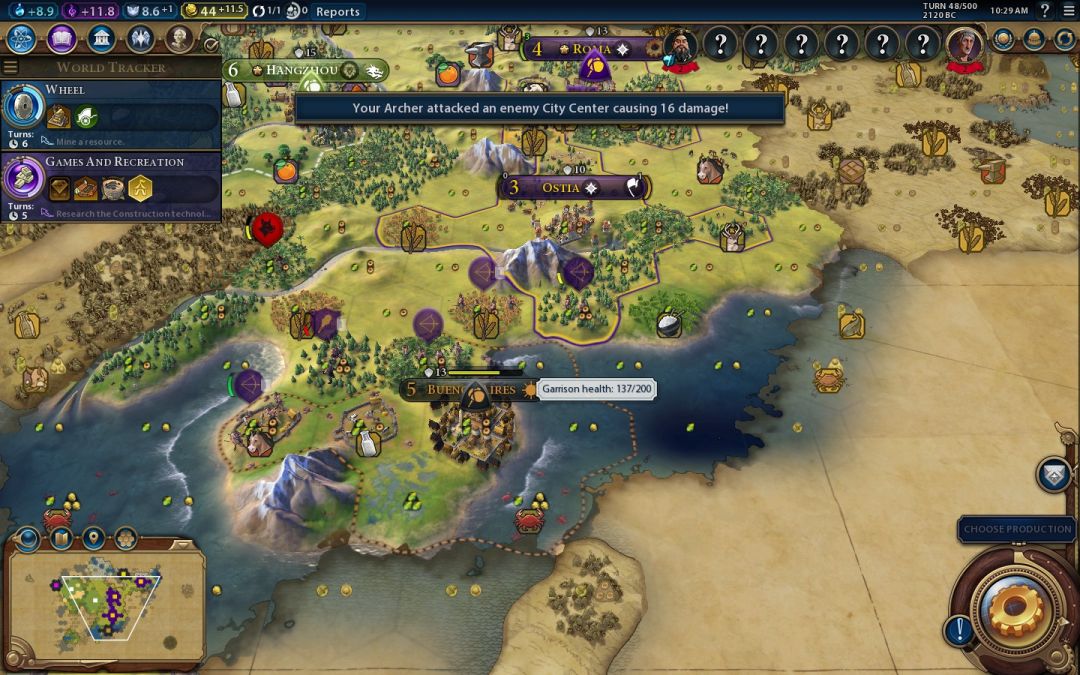Open the government screen with columned building icon
1080x675 pixels.
click(x=100, y=39)
